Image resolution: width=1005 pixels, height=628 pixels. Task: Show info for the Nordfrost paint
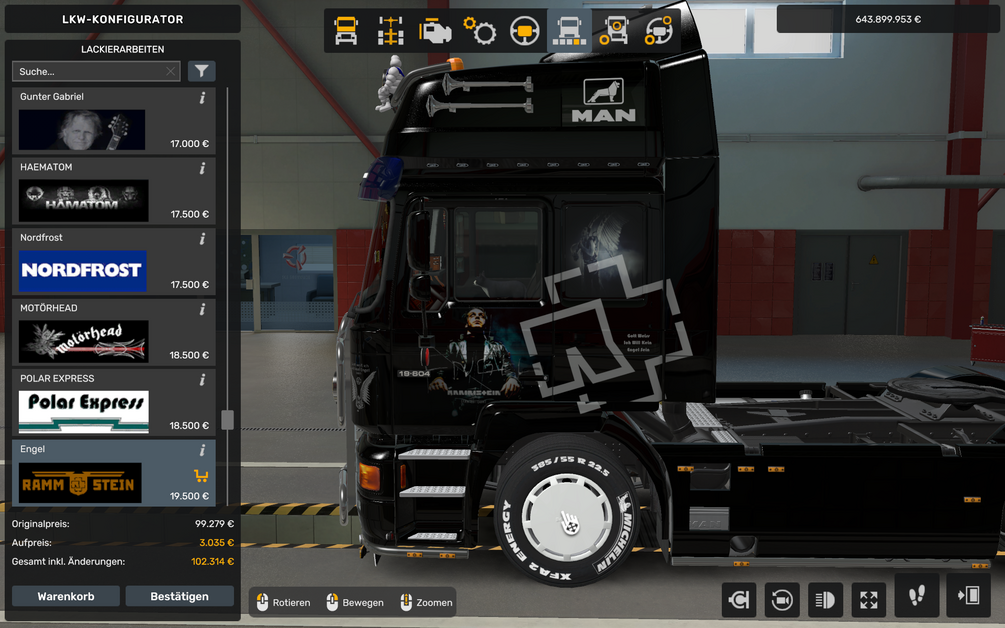click(202, 239)
